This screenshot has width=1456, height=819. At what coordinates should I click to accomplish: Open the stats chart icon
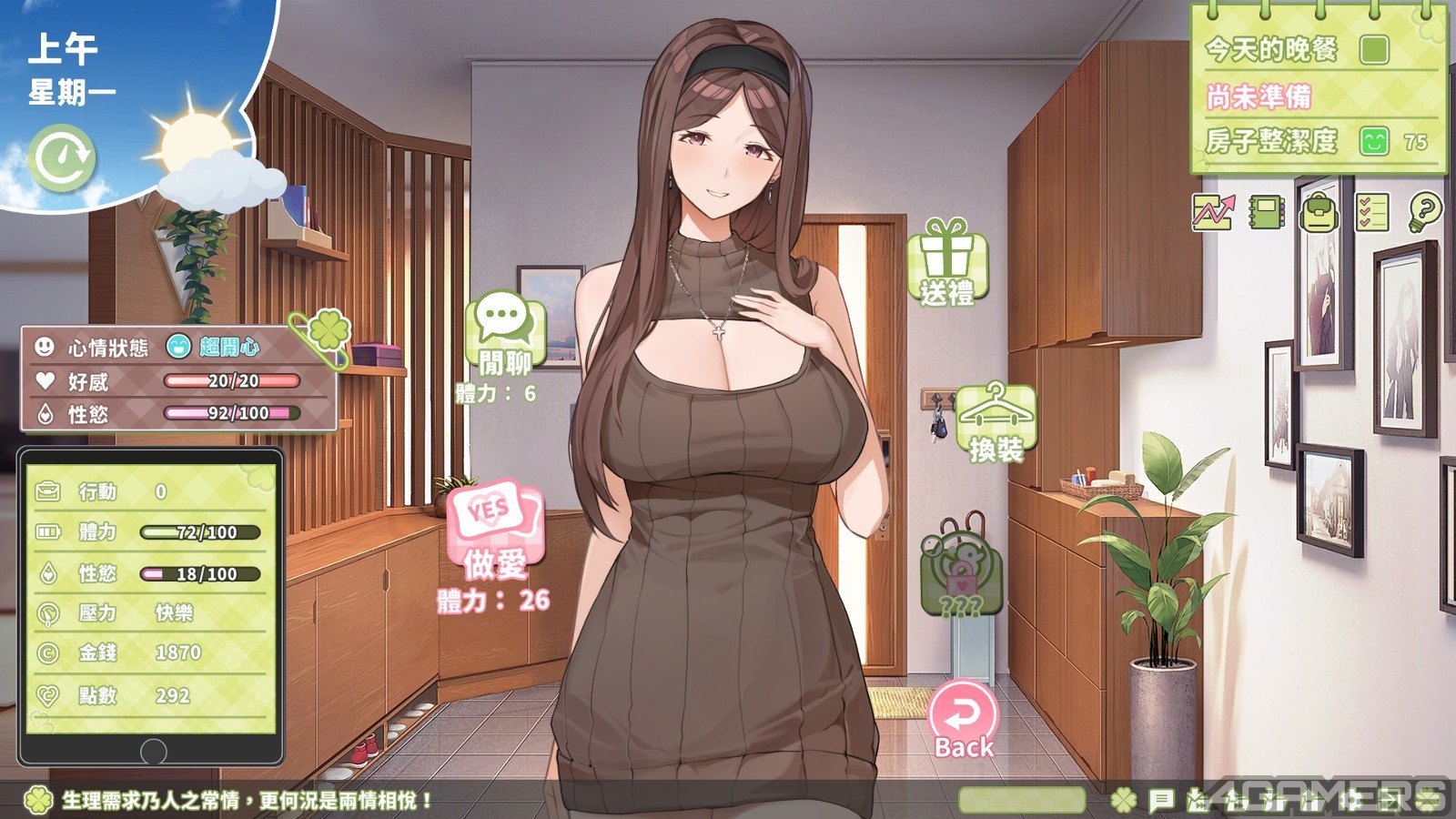(x=1213, y=213)
